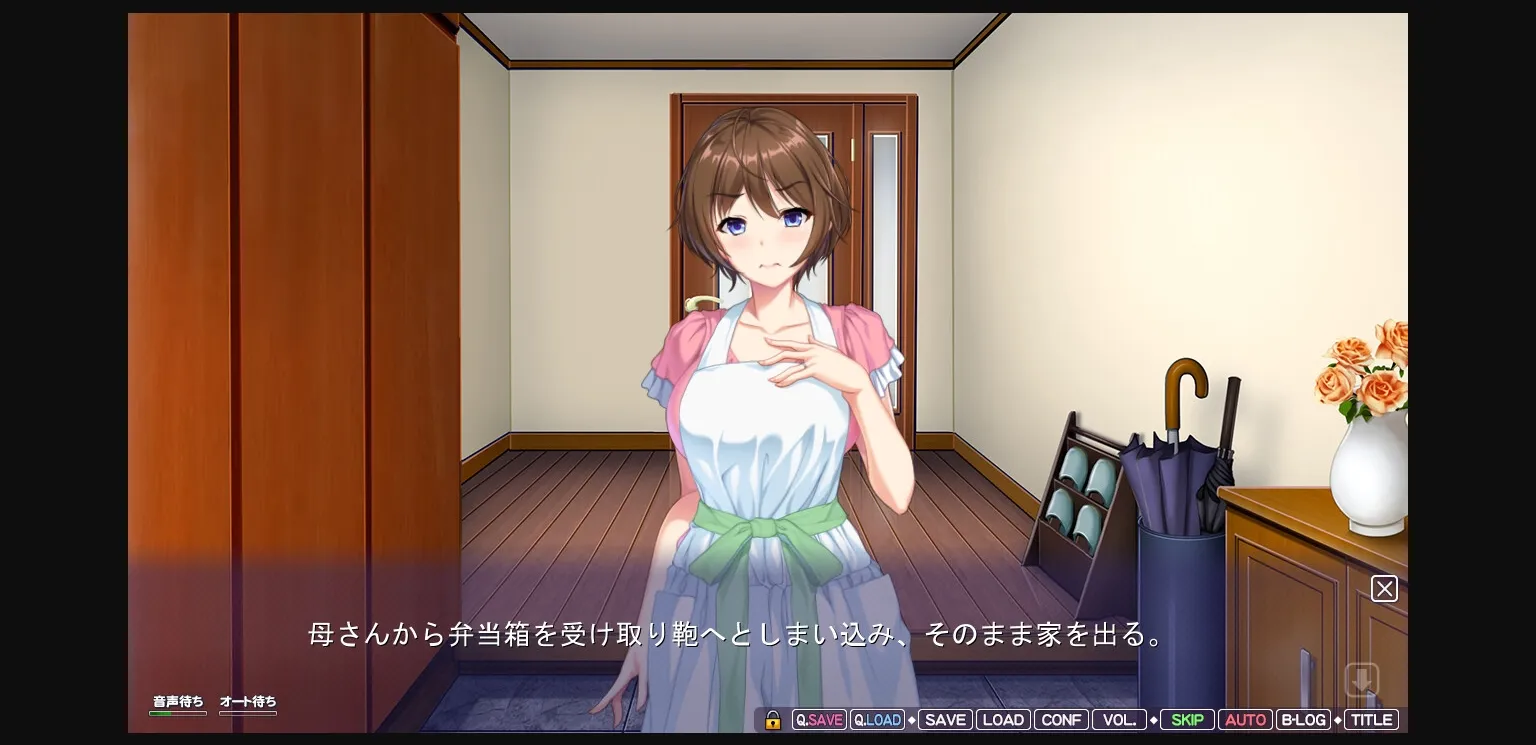This screenshot has width=1536, height=745.
Task: Click the empty オート待ち progress bar
Action: (248, 711)
